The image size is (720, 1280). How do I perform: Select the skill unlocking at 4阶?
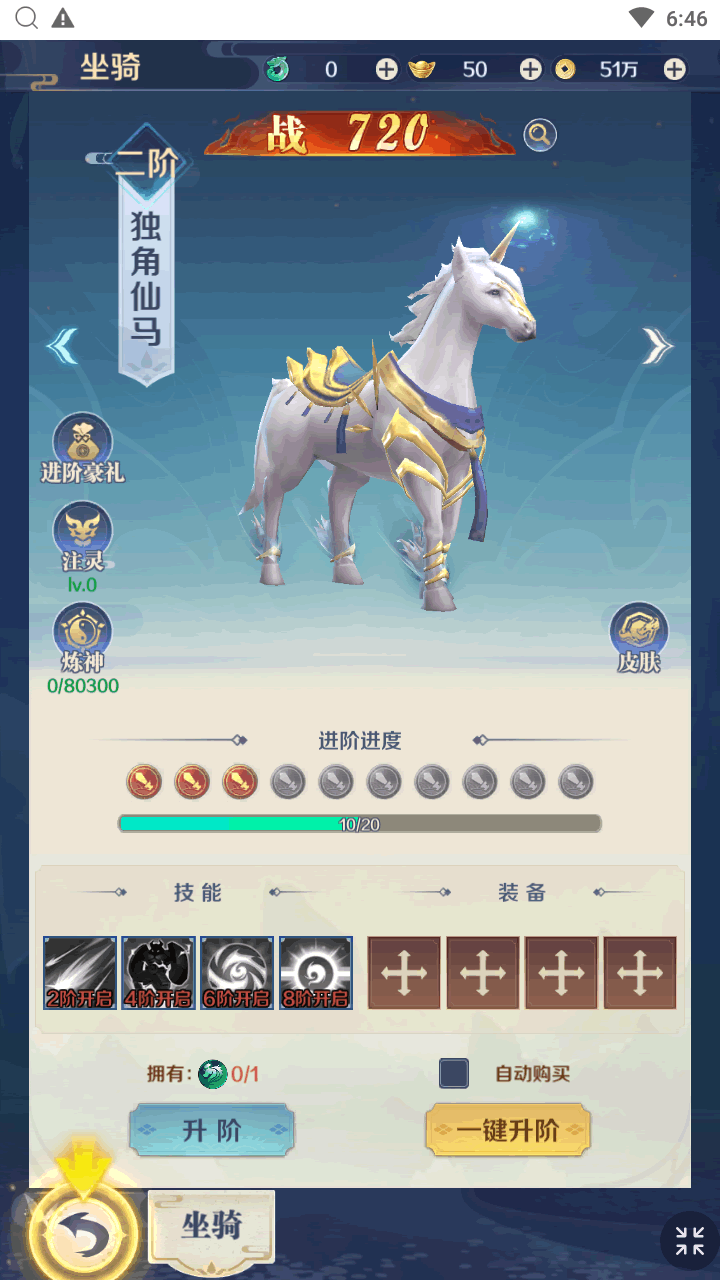tap(159, 972)
